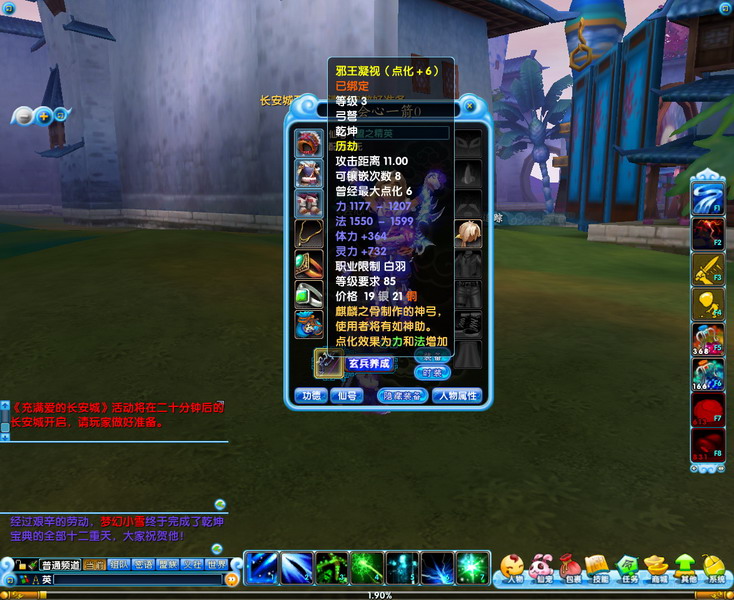Switch to the 组队 team chat tab

coord(118,564)
